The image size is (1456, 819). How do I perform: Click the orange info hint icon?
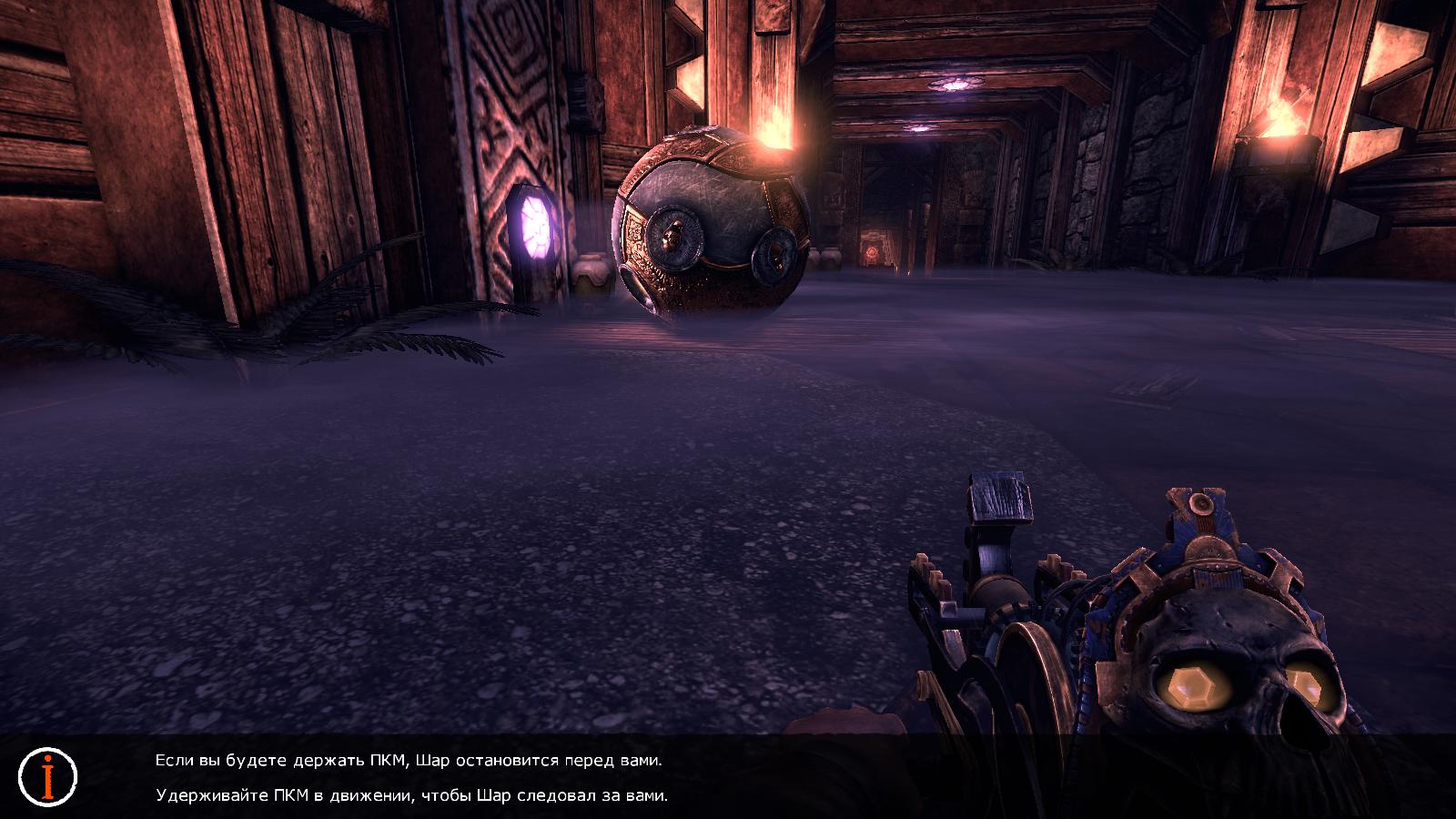pos(48,776)
